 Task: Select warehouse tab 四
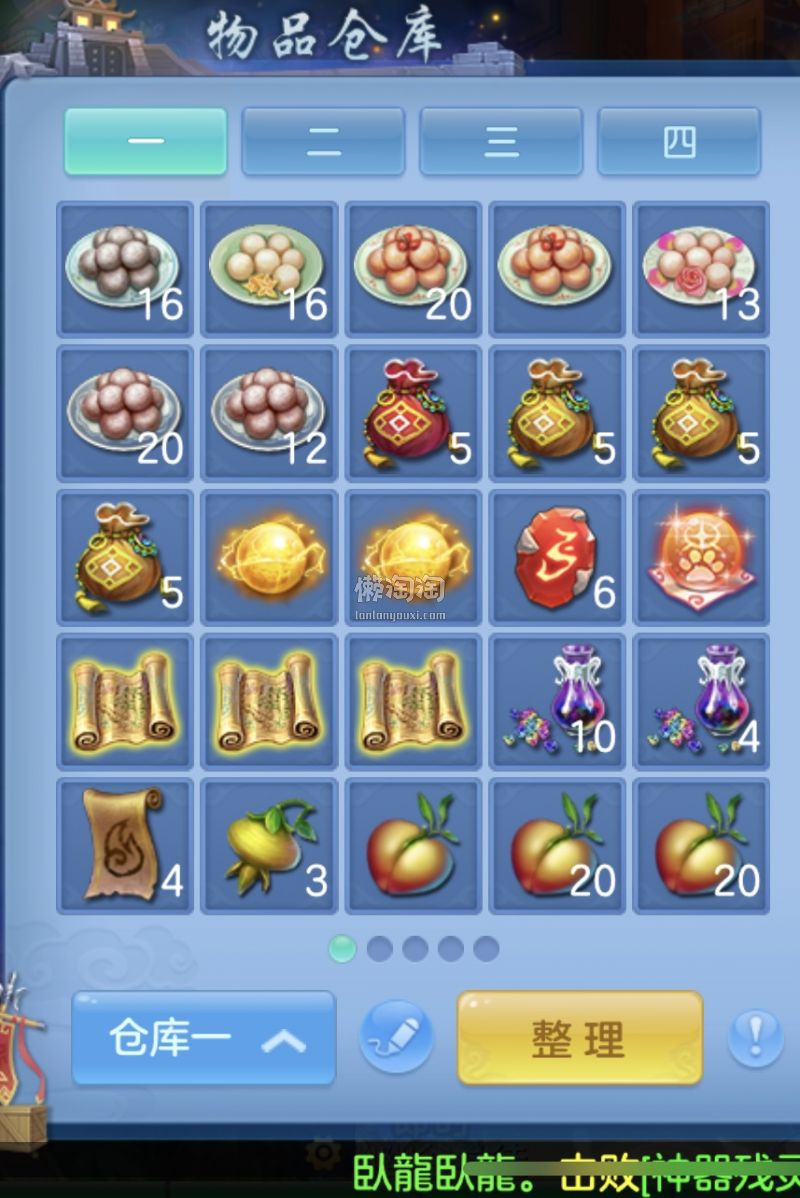[679, 142]
